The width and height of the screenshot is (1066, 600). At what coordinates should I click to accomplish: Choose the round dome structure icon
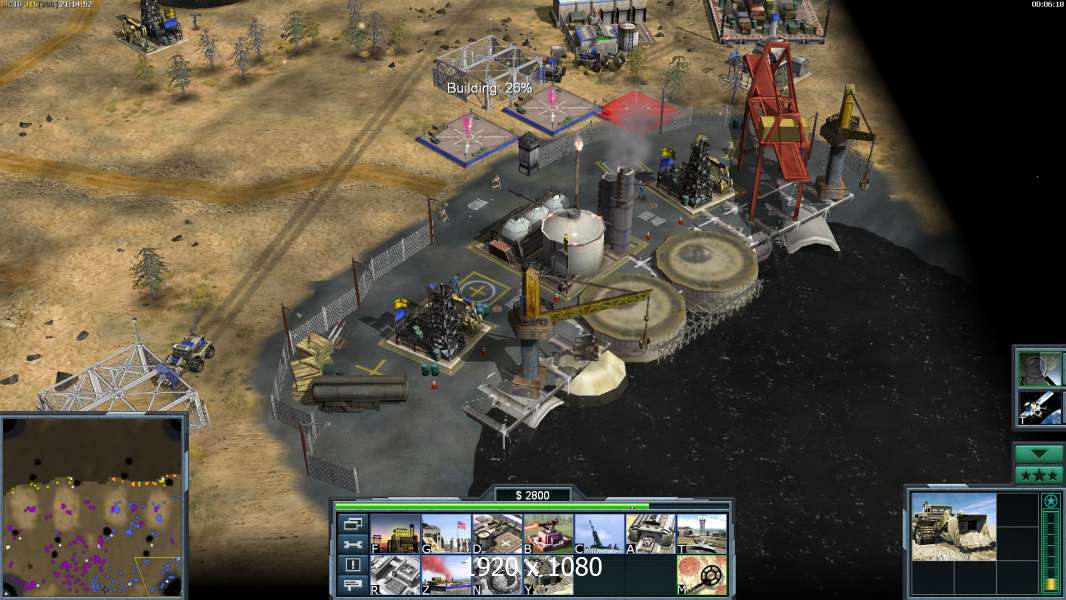coord(497,575)
